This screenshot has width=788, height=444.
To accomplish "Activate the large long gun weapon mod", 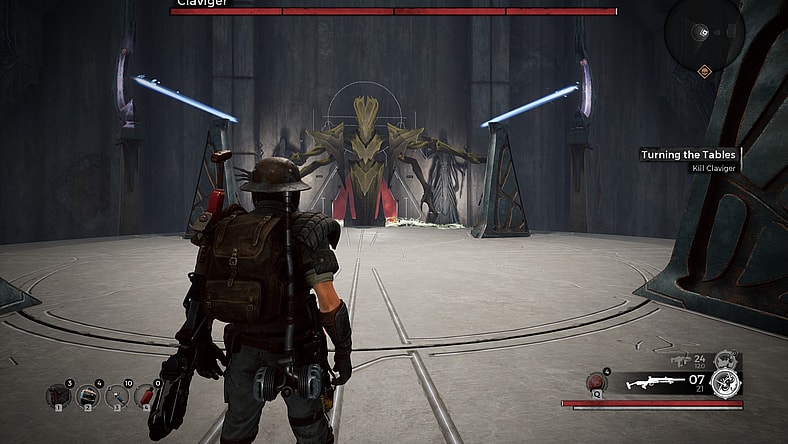I will [728, 381].
